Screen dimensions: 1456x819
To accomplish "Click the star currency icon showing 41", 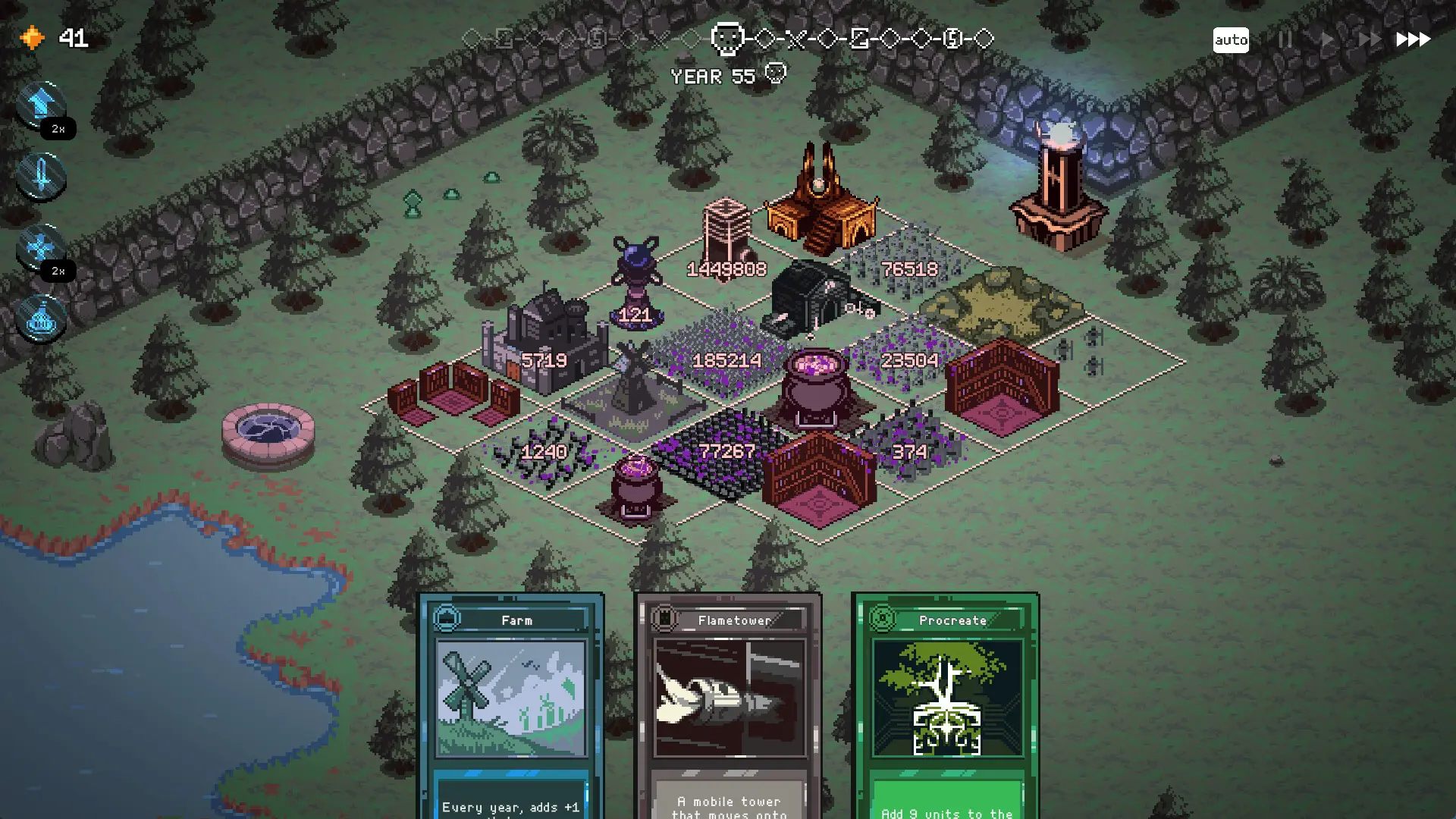I will point(32,37).
